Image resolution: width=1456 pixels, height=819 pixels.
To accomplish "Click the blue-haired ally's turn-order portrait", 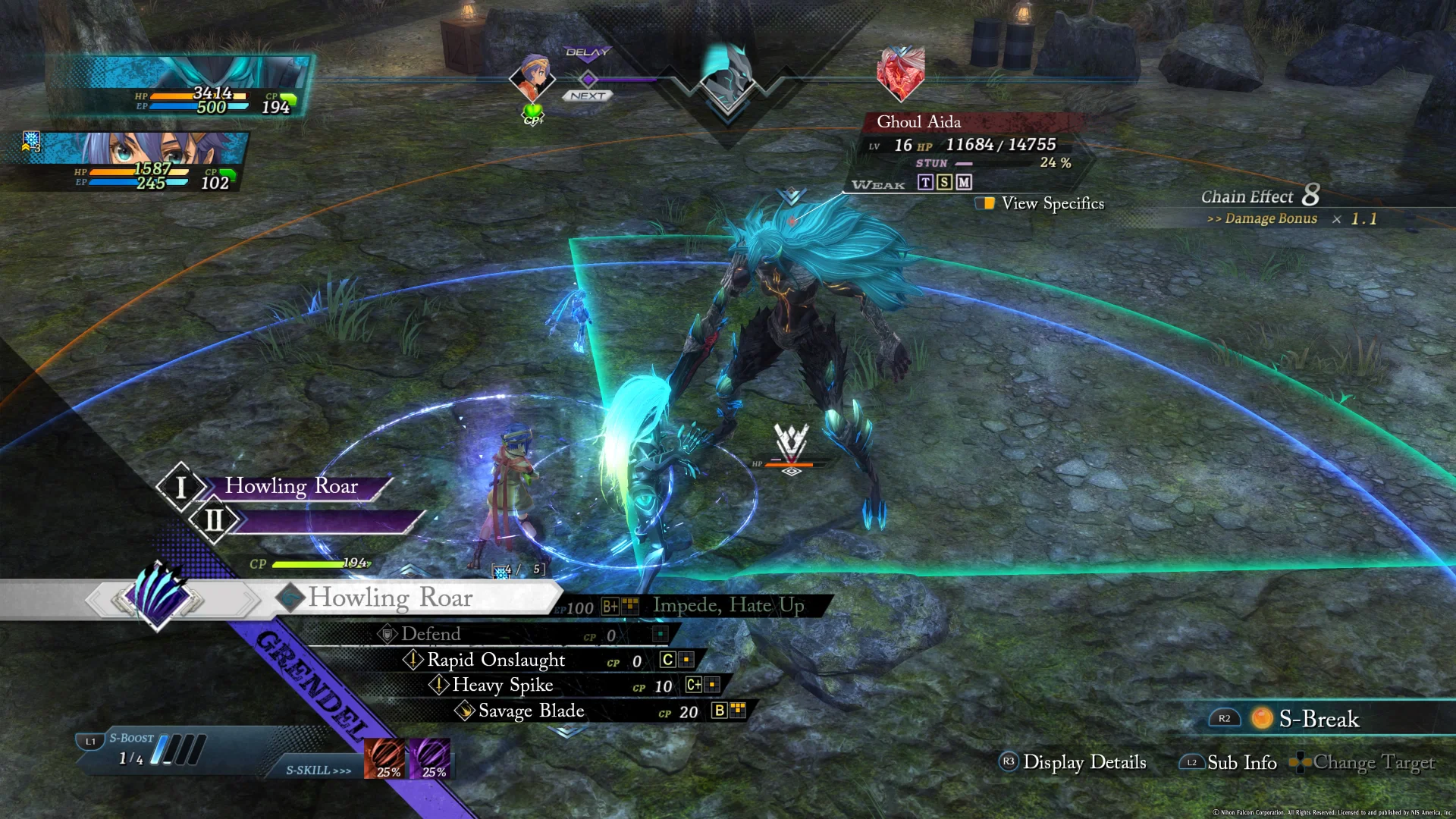I will (x=532, y=77).
